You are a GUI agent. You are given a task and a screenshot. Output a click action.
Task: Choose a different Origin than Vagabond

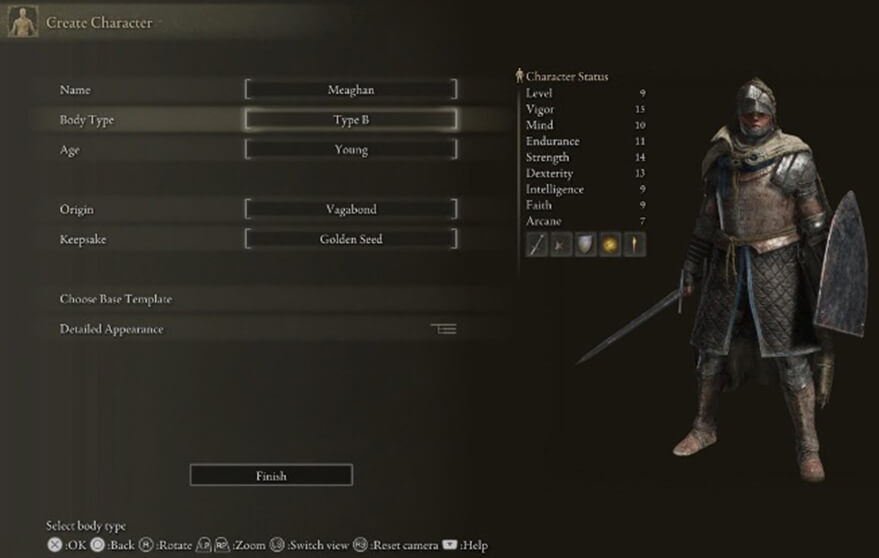click(351, 210)
